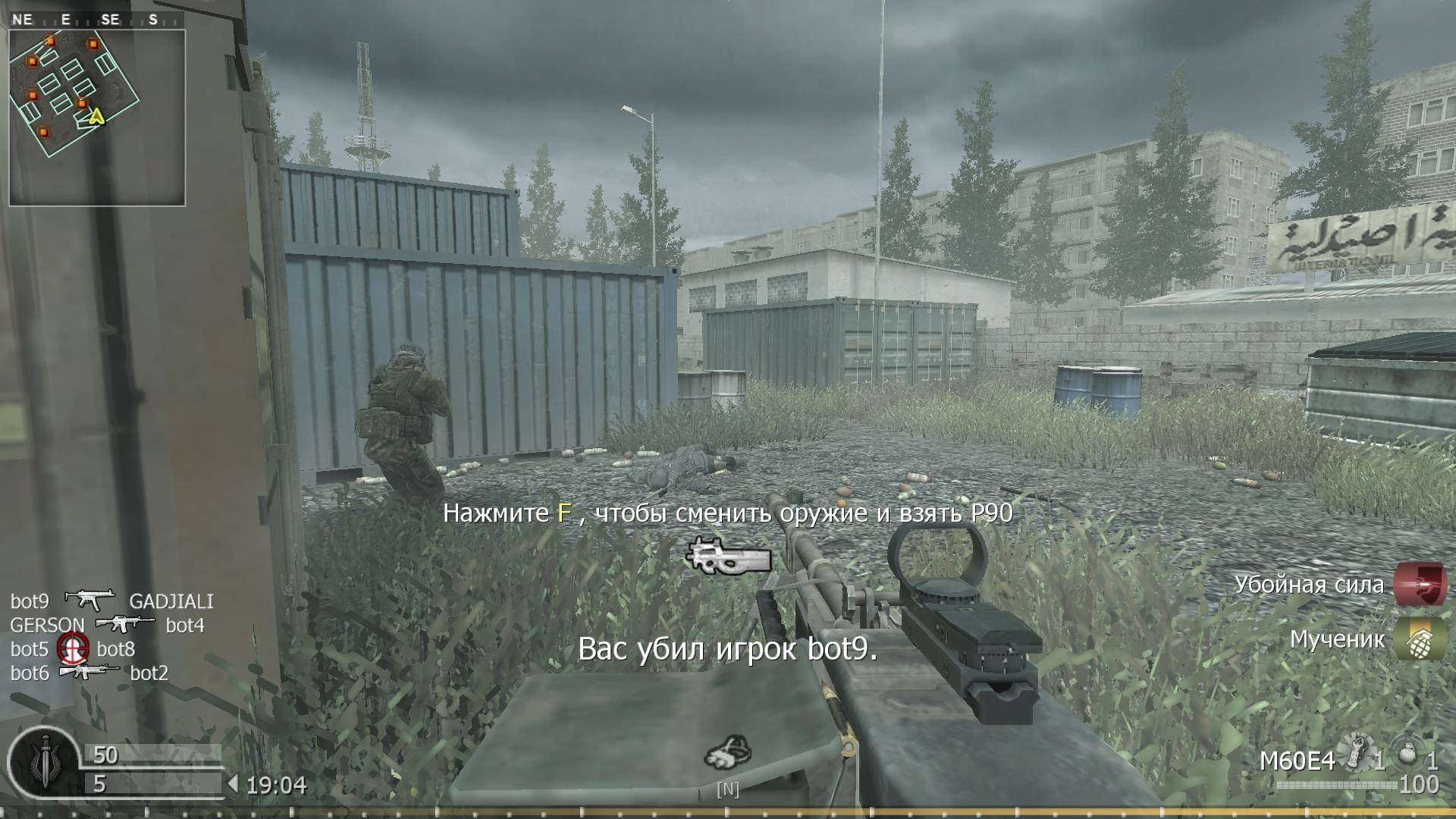Toggle the red hitmarker icon beside bot5
The width and height of the screenshot is (1456, 819).
tap(74, 649)
